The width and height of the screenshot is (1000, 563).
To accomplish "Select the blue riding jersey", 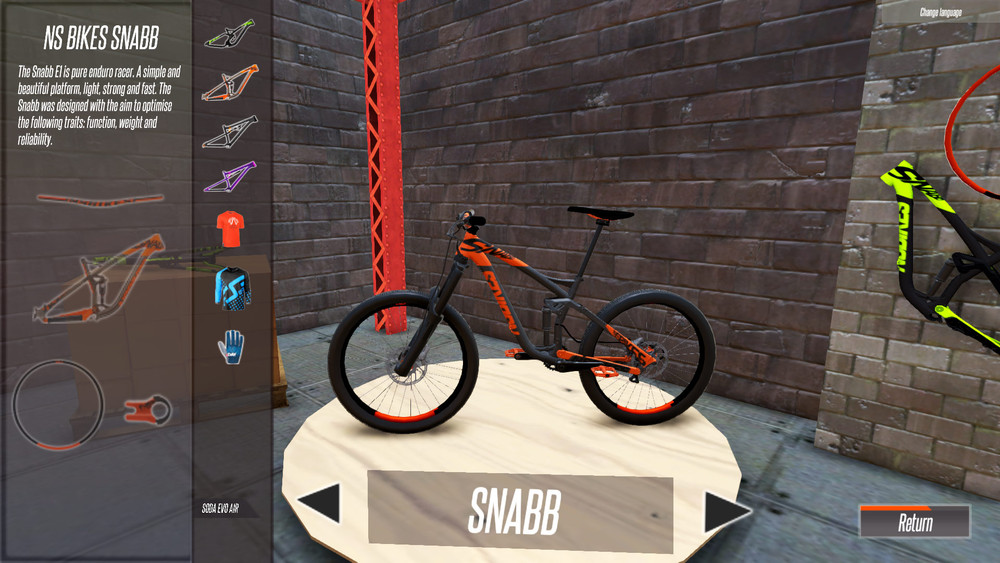I will coord(230,287).
